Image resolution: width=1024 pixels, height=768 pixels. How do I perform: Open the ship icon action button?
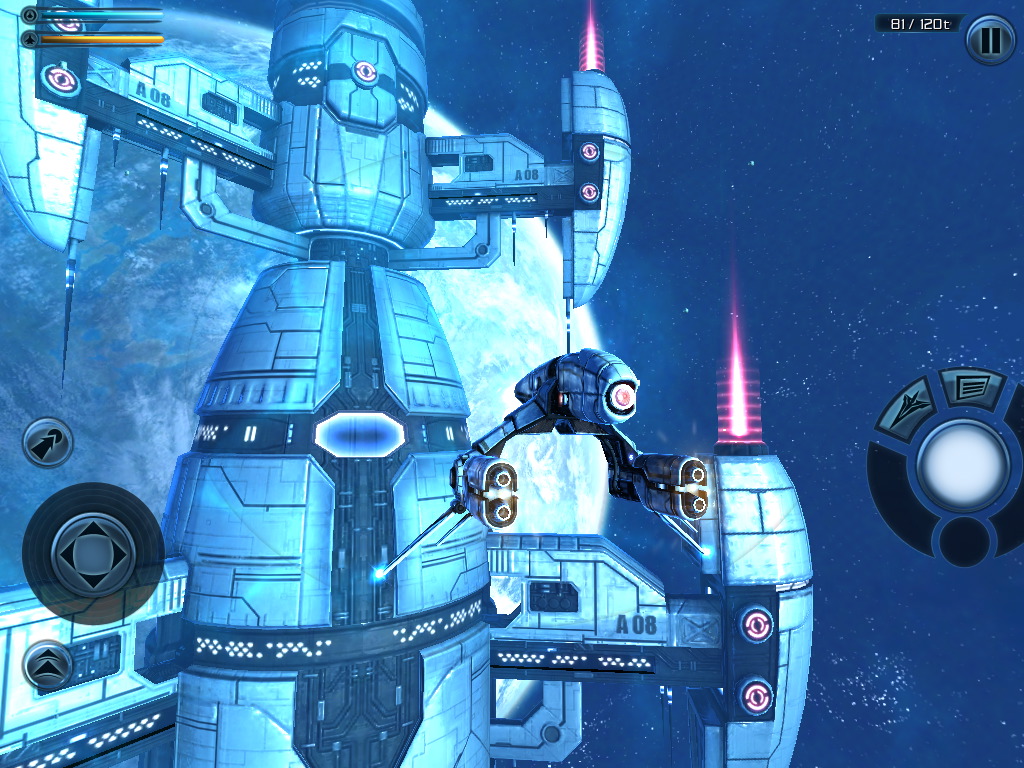[905, 406]
